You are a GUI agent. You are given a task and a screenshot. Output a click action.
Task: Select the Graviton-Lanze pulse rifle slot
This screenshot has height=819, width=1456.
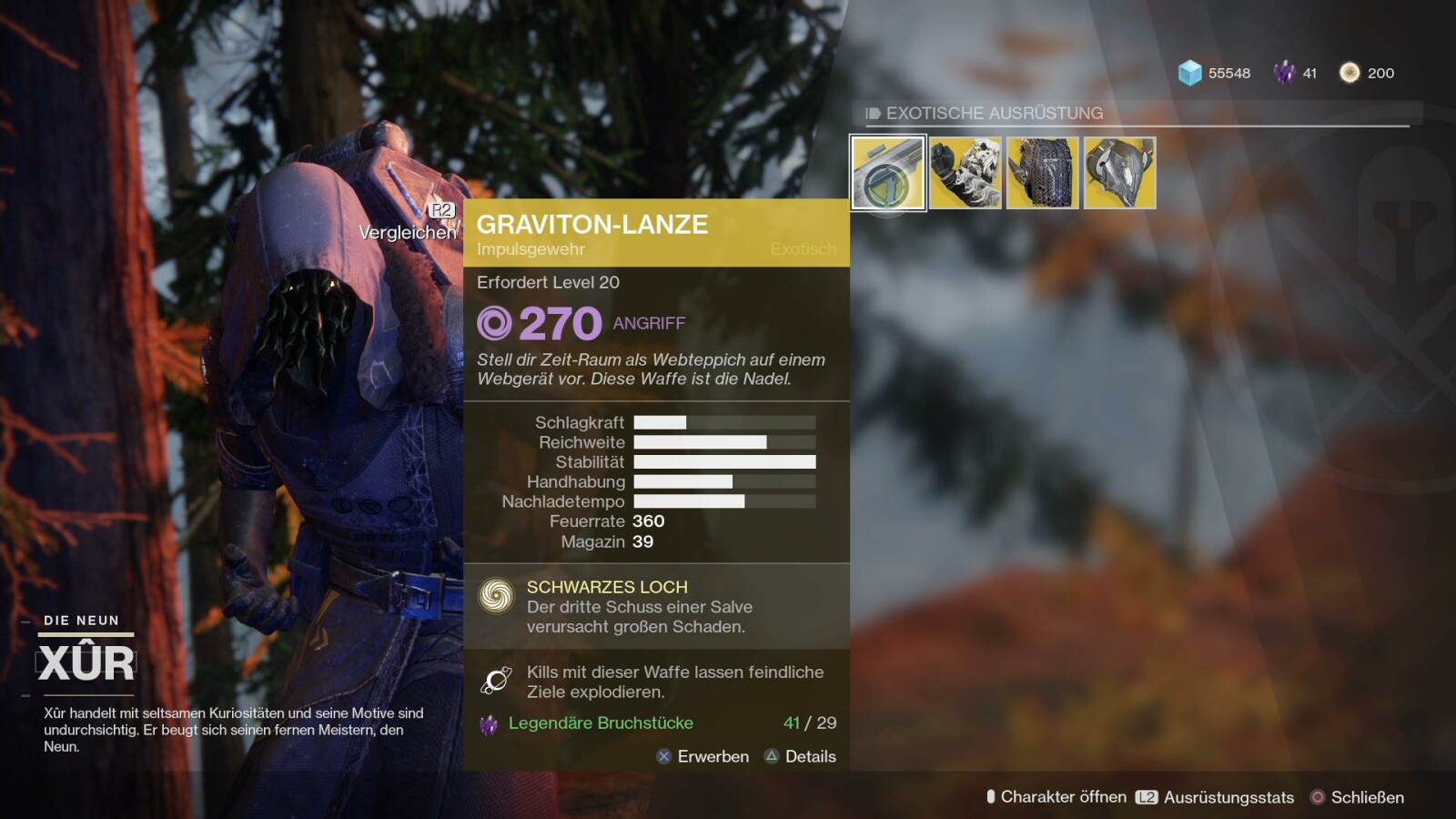click(888, 173)
